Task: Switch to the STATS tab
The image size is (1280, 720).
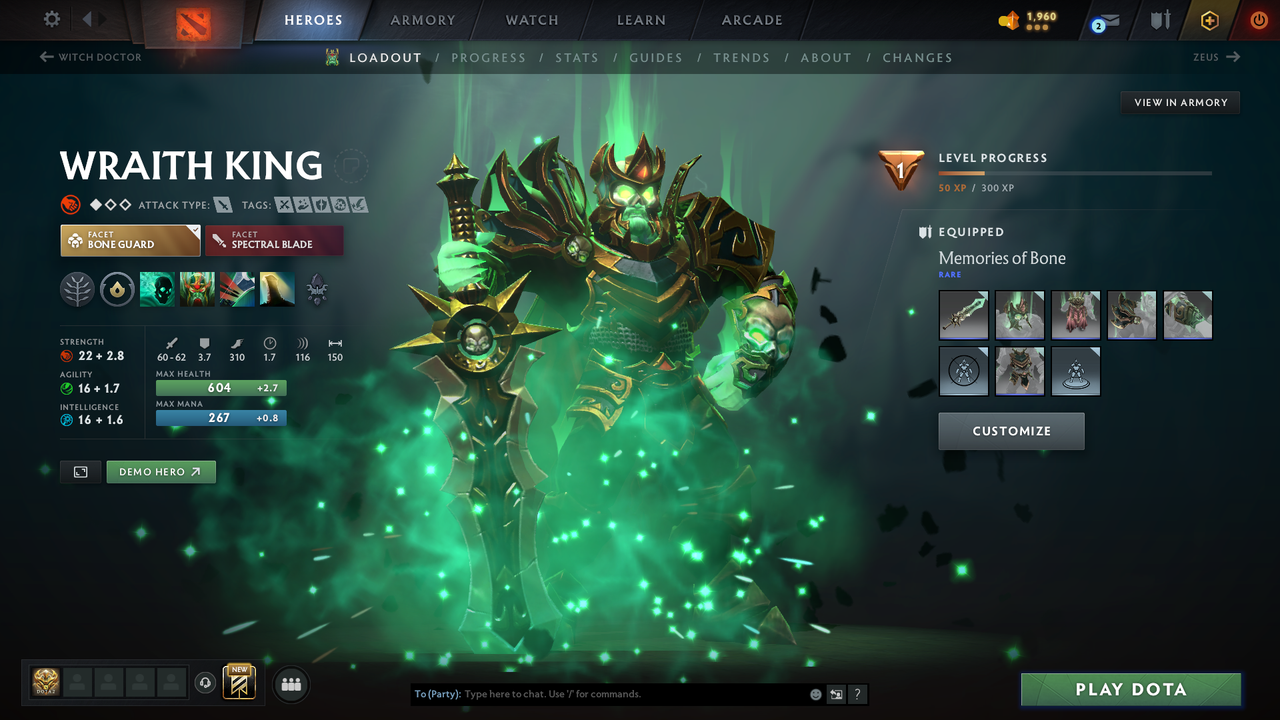Action: coord(577,57)
